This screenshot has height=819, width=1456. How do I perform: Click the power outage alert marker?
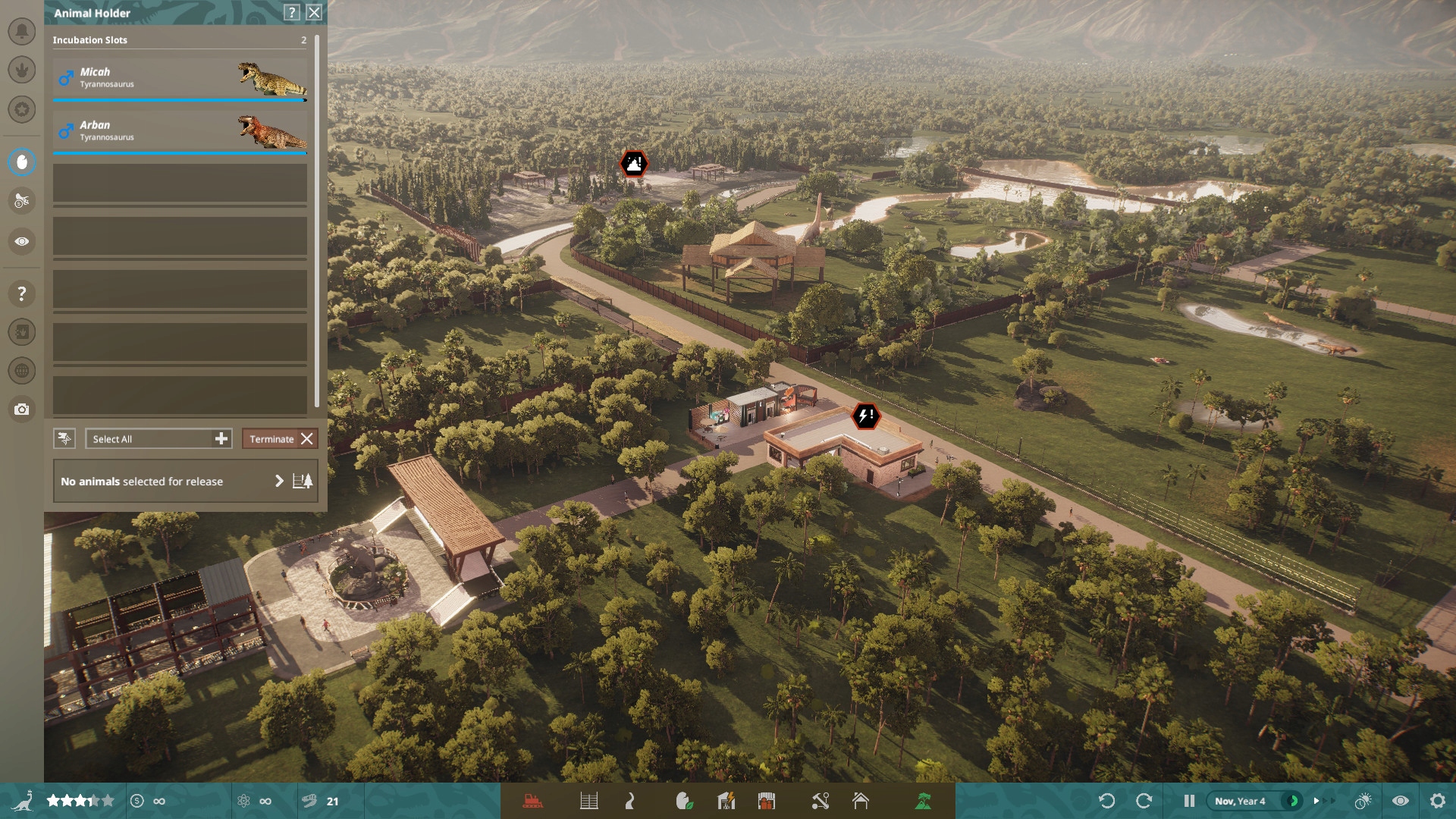pos(866,415)
